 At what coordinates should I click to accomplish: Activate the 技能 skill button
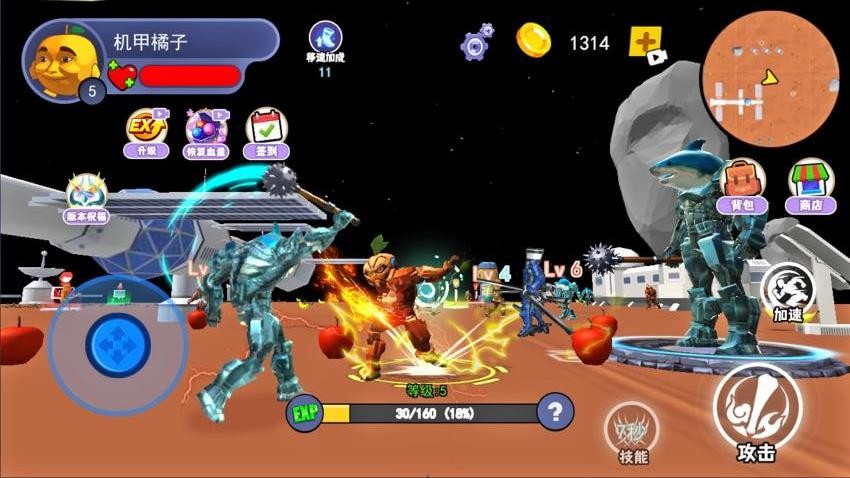[632, 431]
